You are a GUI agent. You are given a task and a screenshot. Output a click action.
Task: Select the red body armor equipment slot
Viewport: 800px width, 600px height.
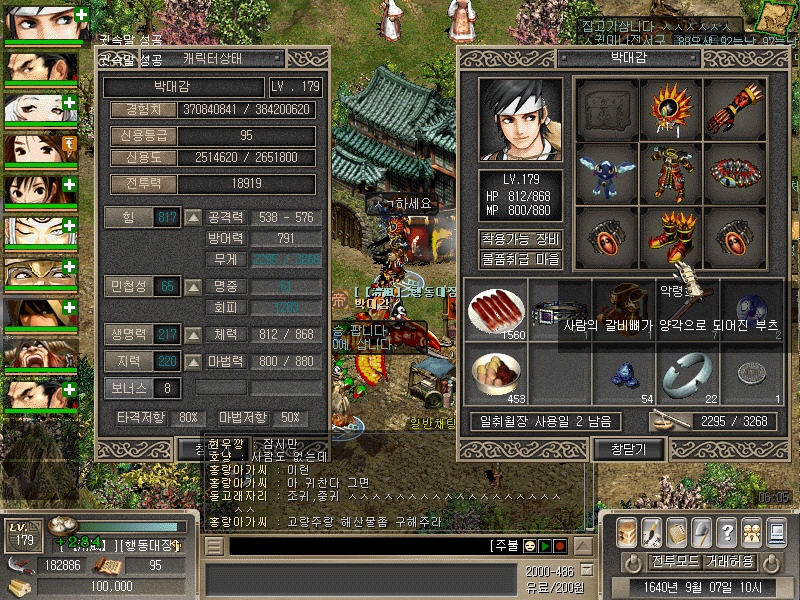[x=670, y=173]
